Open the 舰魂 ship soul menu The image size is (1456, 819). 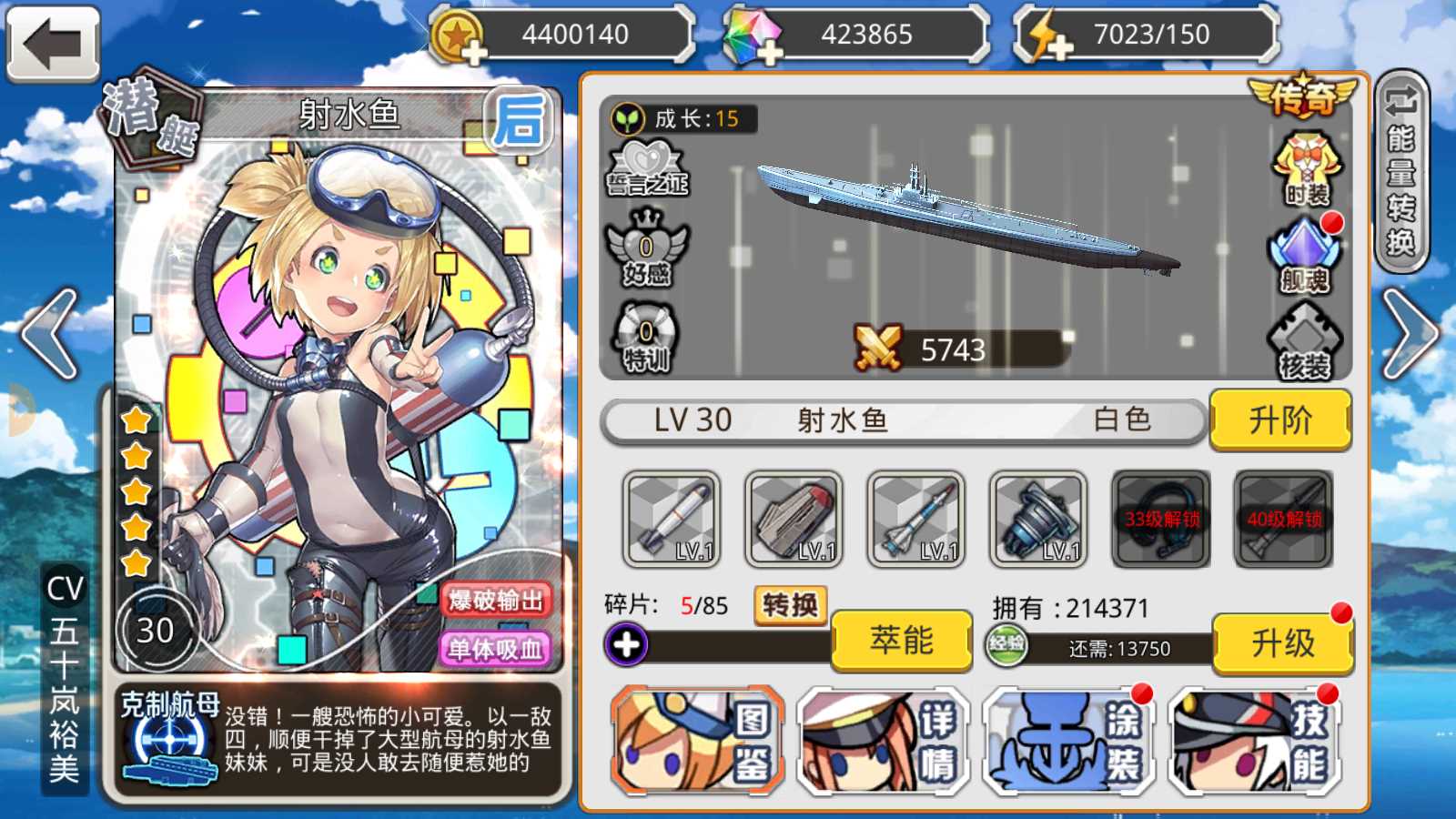click(1306, 255)
